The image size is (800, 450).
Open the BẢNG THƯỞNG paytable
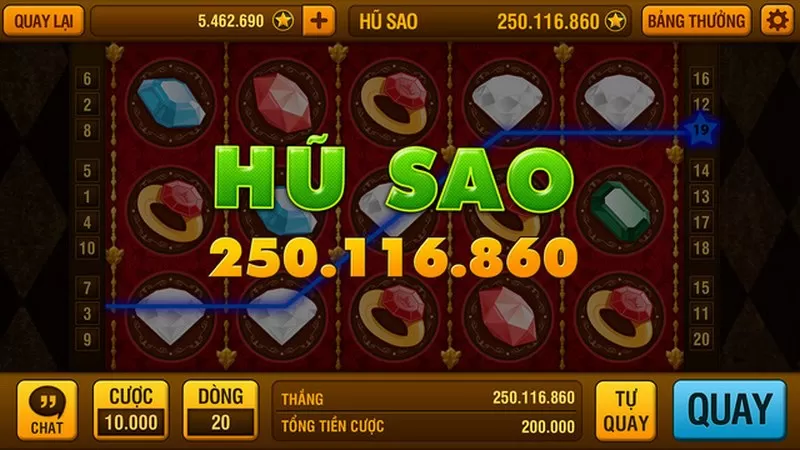pyautogui.click(x=696, y=19)
